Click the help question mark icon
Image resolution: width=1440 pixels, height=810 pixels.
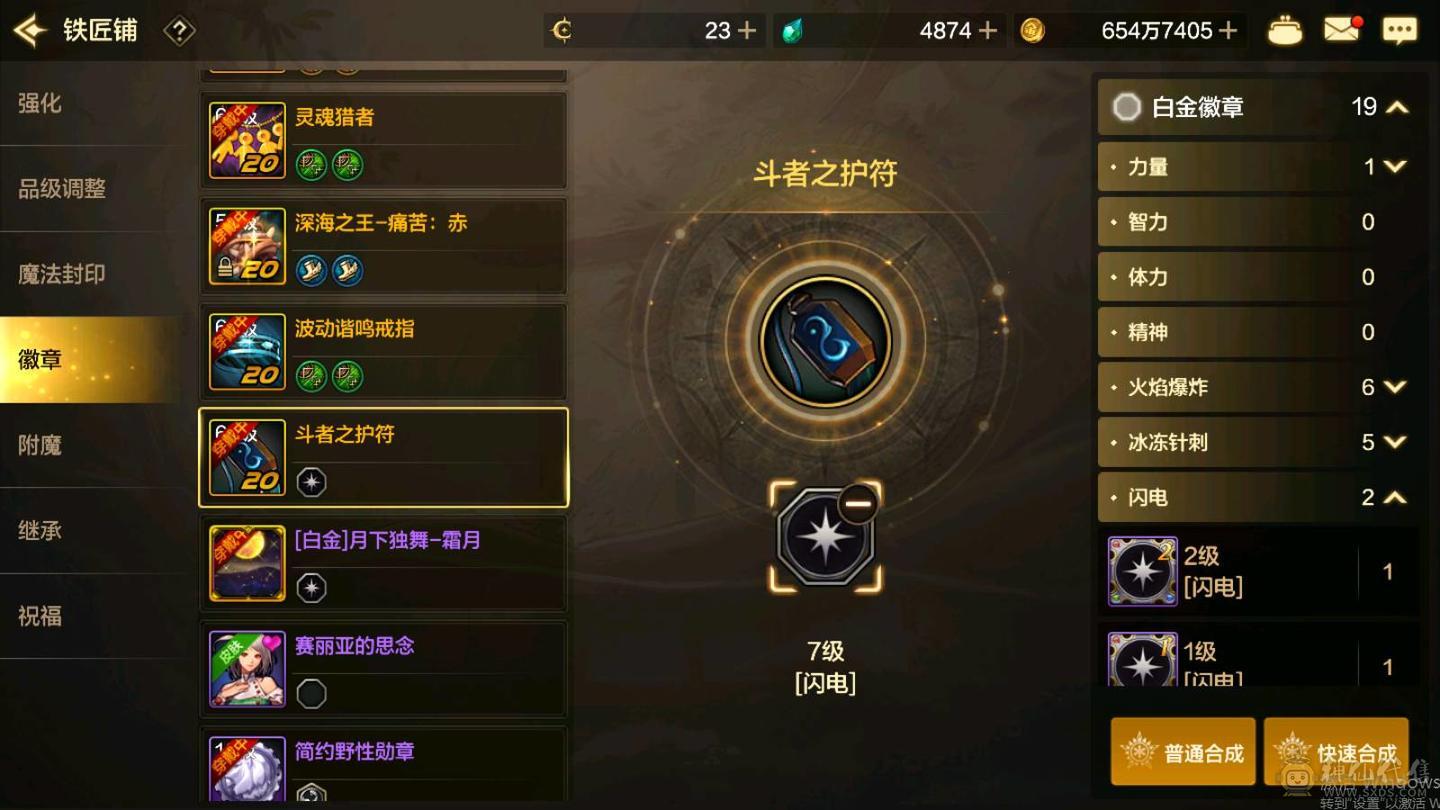pyautogui.click(x=178, y=30)
